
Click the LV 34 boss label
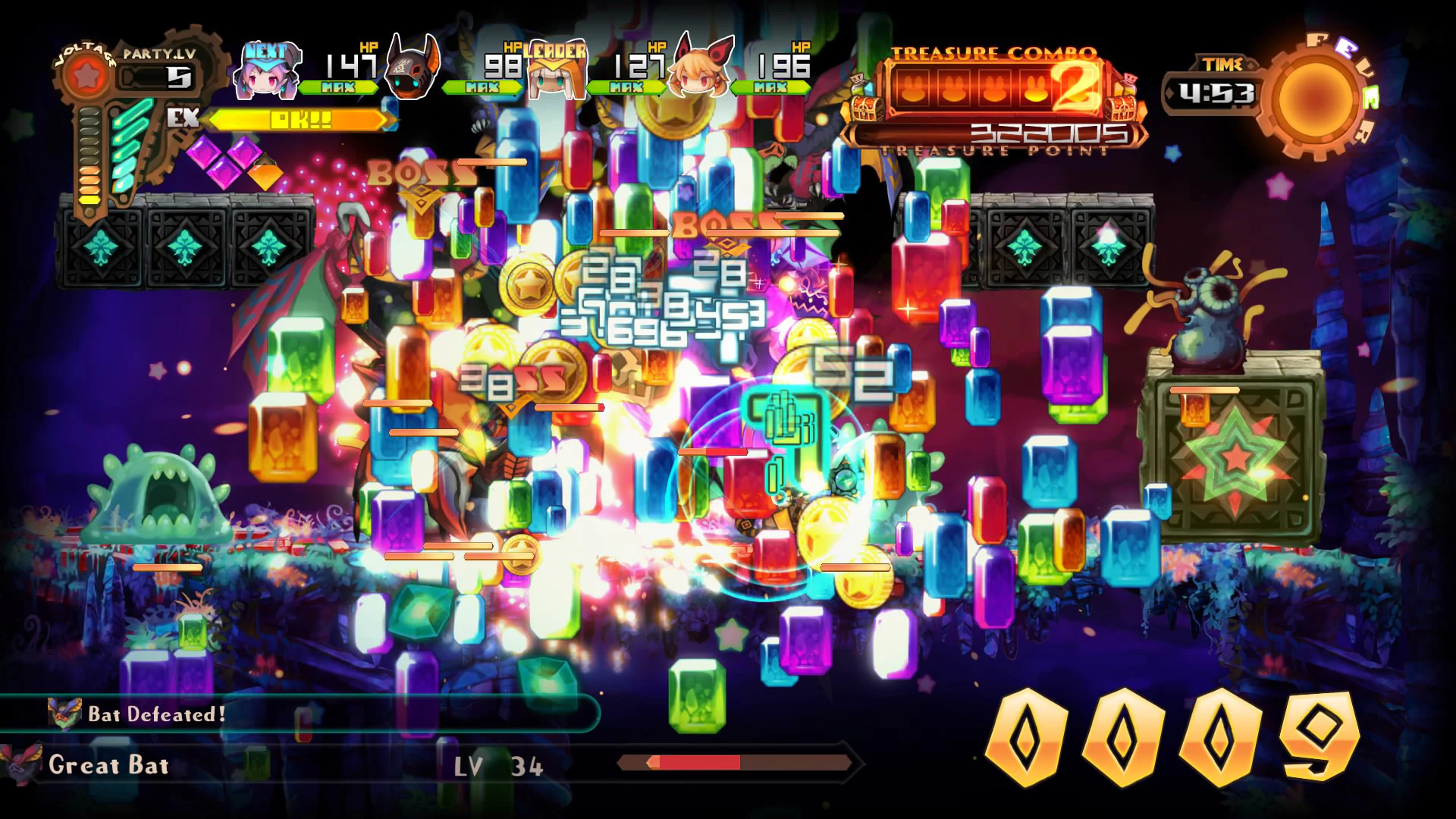coord(497,766)
